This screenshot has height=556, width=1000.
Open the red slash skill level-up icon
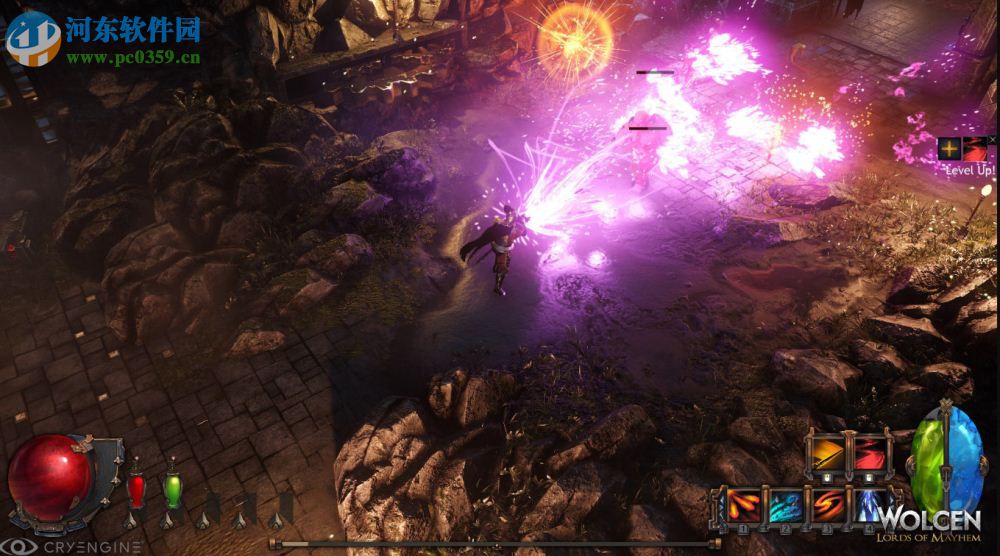[x=974, y=150]
